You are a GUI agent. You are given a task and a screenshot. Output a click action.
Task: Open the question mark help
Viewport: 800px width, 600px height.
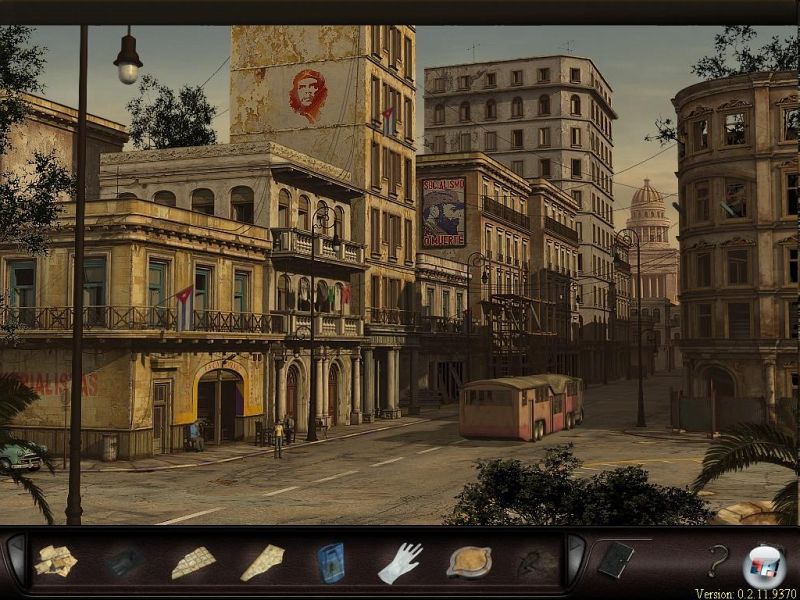coord(716,561)
